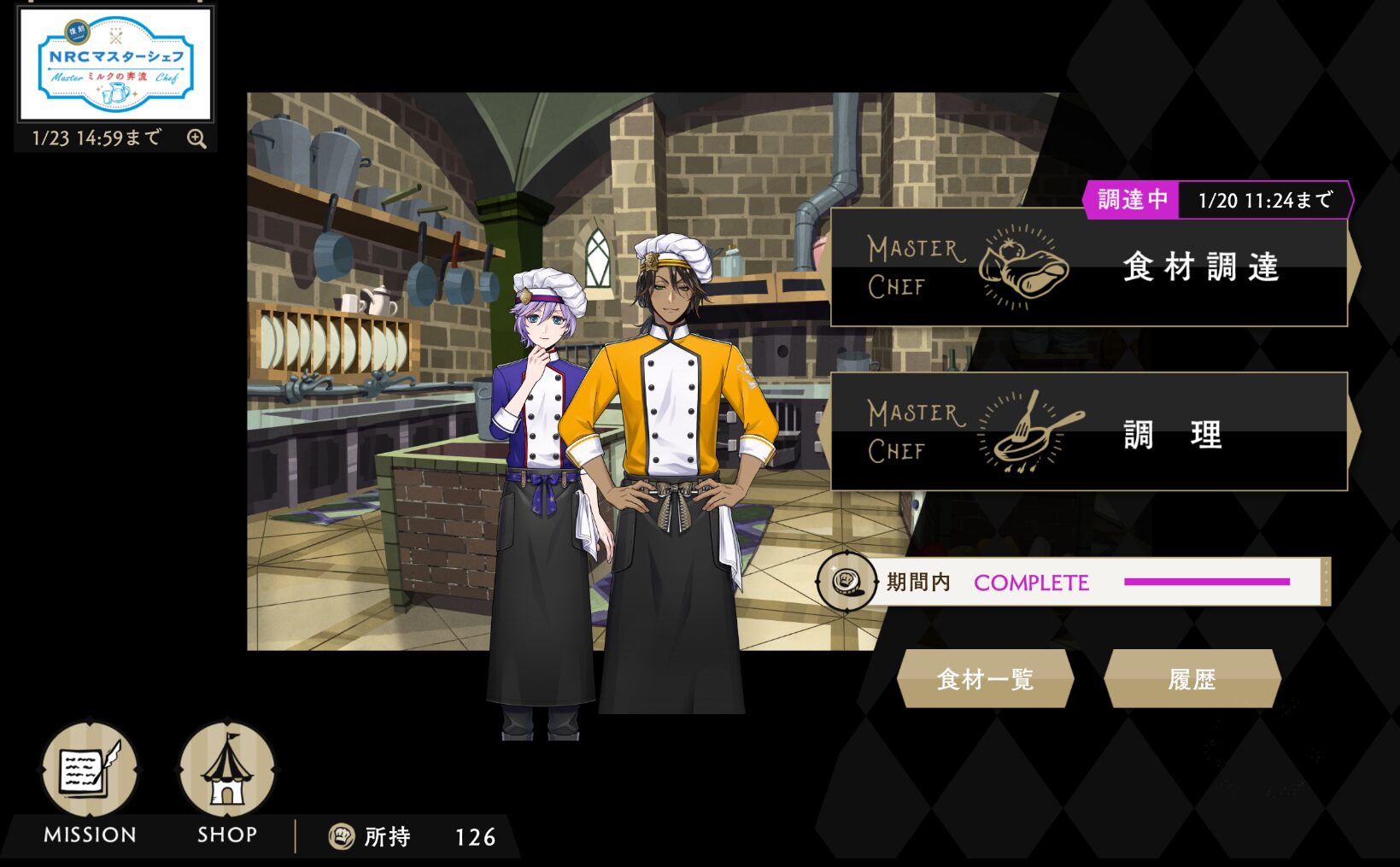Click the magnifier icon under the event banner

click(x=196, y=139)
